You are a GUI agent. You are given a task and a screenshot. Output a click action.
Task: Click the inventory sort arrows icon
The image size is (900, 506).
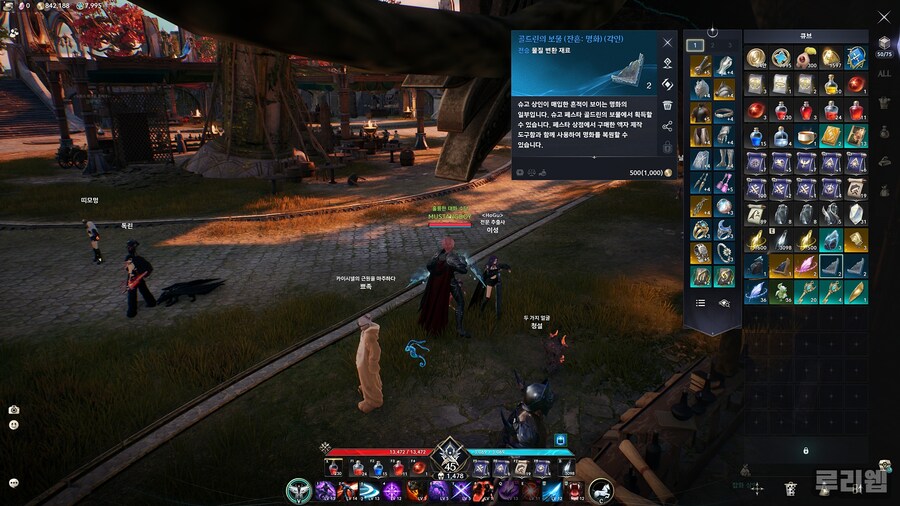[x=757, y=489]
